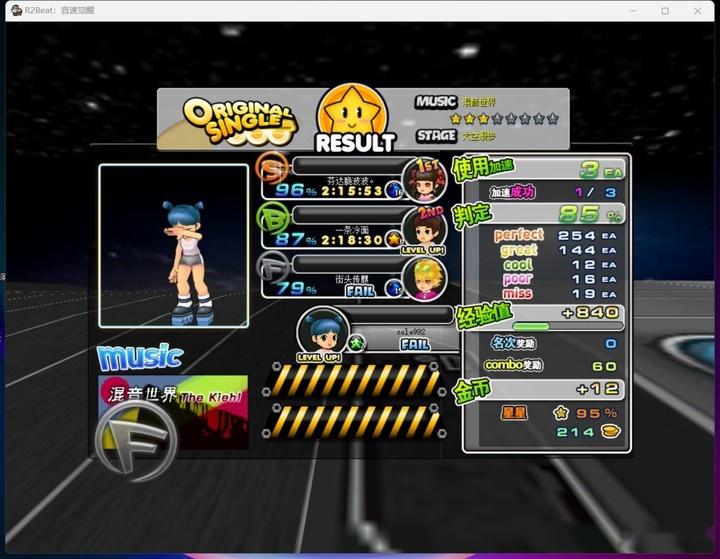Select the 1st place player's avatar
The image size is (720, 559).
[x=423, y=180]
